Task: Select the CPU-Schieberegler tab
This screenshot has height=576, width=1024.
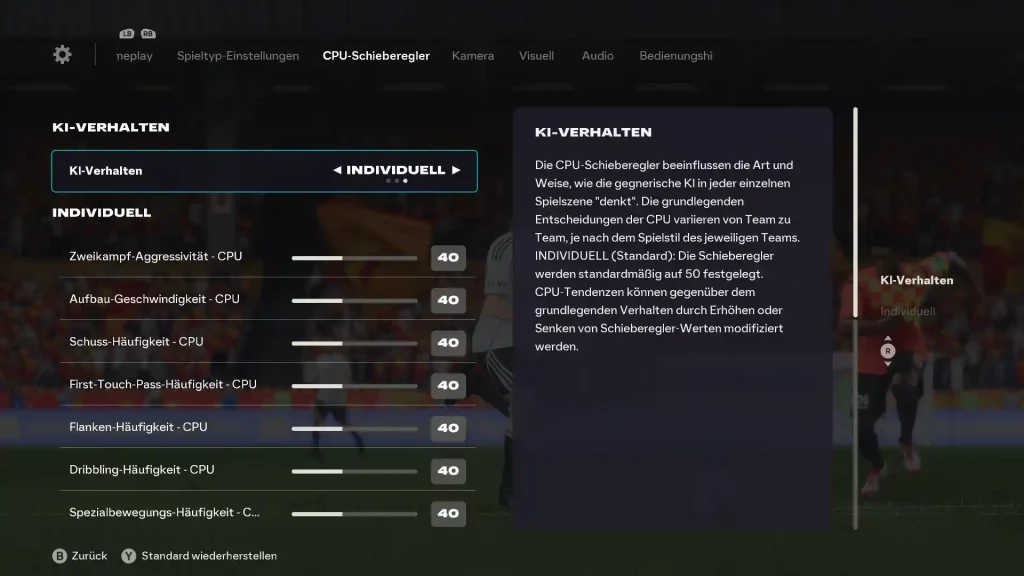Action: [x=376, y=56]
